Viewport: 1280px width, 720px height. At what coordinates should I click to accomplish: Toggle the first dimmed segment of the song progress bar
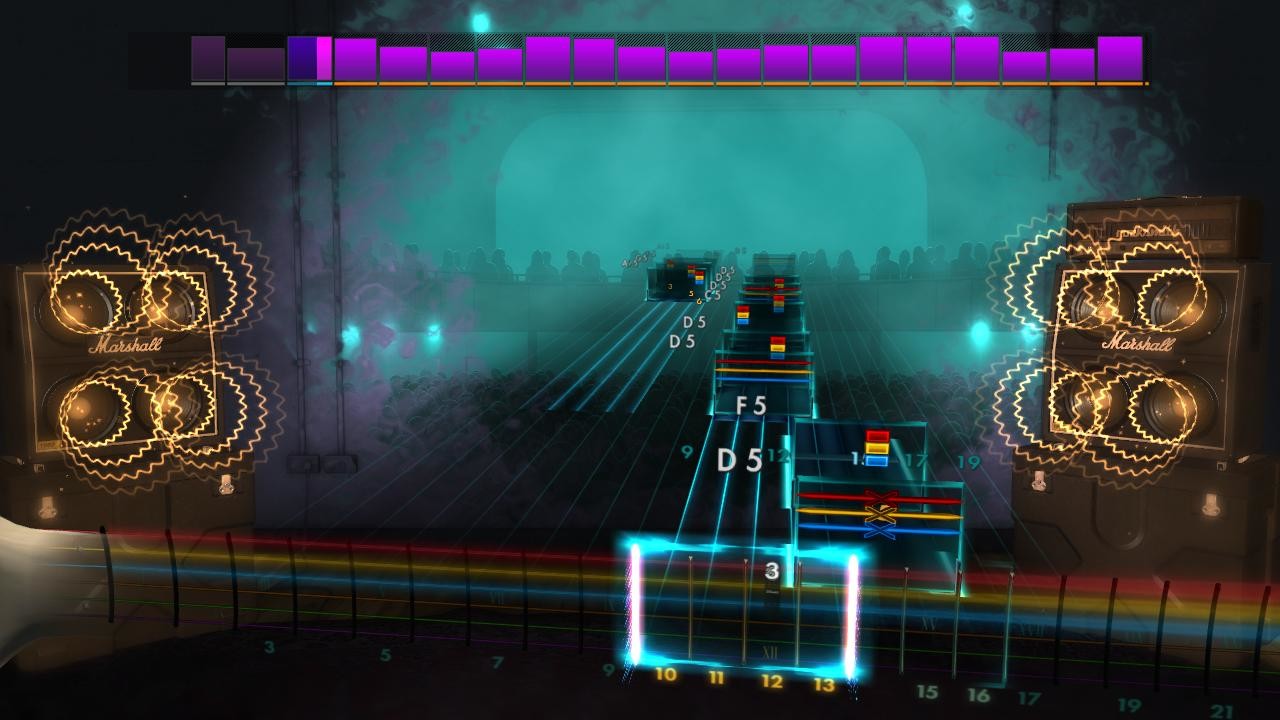[x=208, y=58]
